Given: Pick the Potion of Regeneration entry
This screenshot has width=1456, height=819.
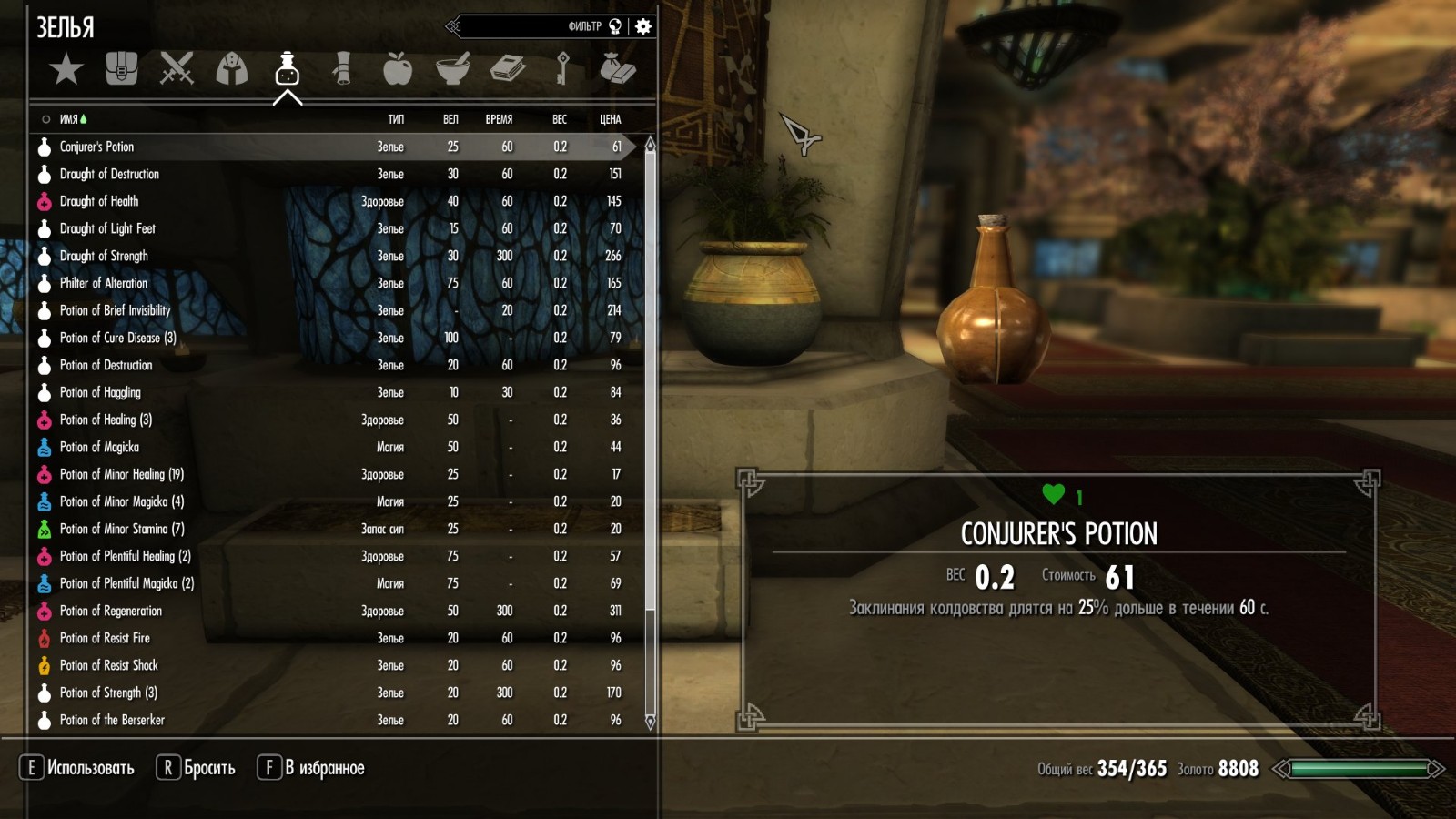Looking at the screenshot, I should click(x=110, y=611).
